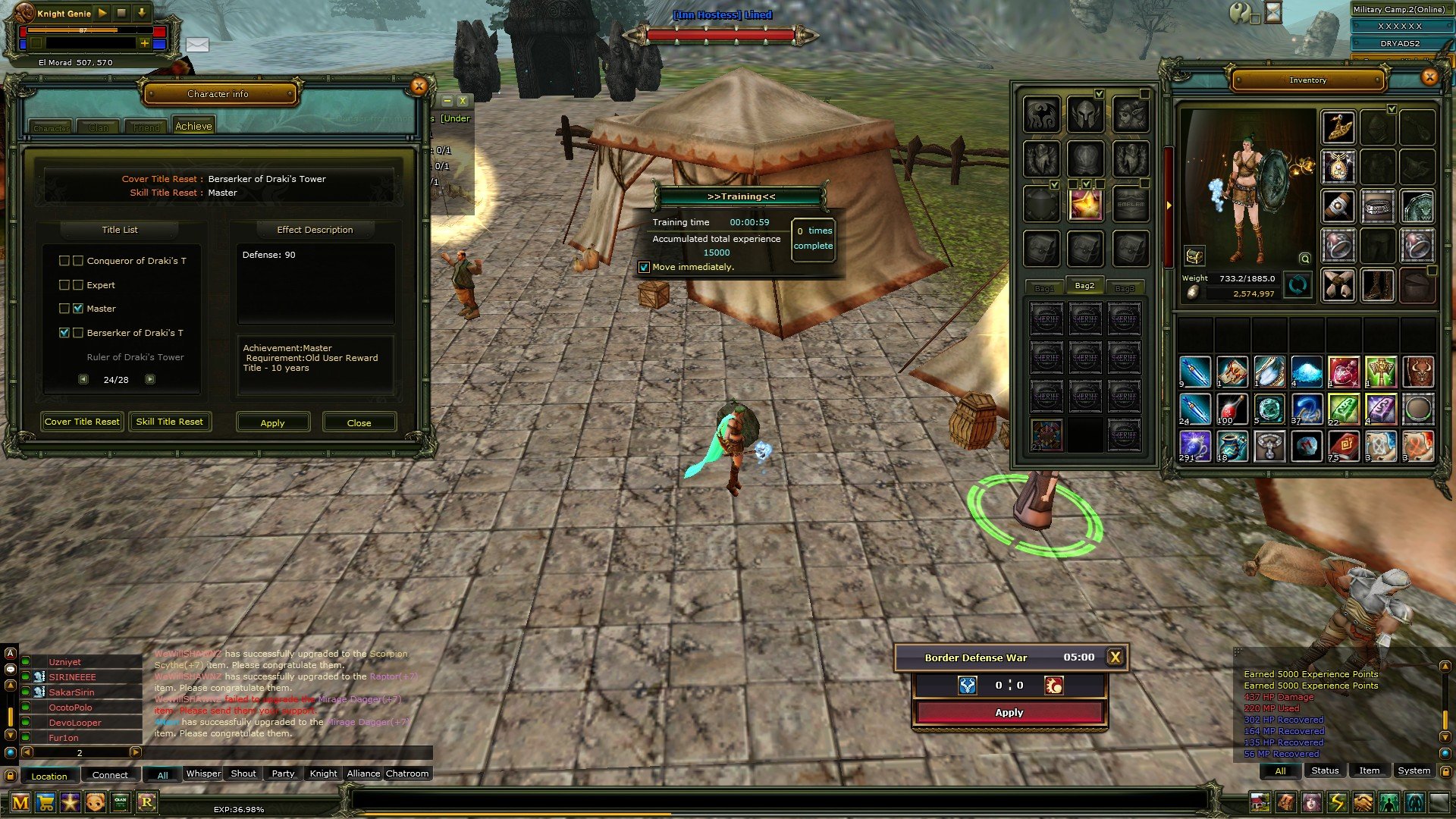Go to previous title list page

83,379
